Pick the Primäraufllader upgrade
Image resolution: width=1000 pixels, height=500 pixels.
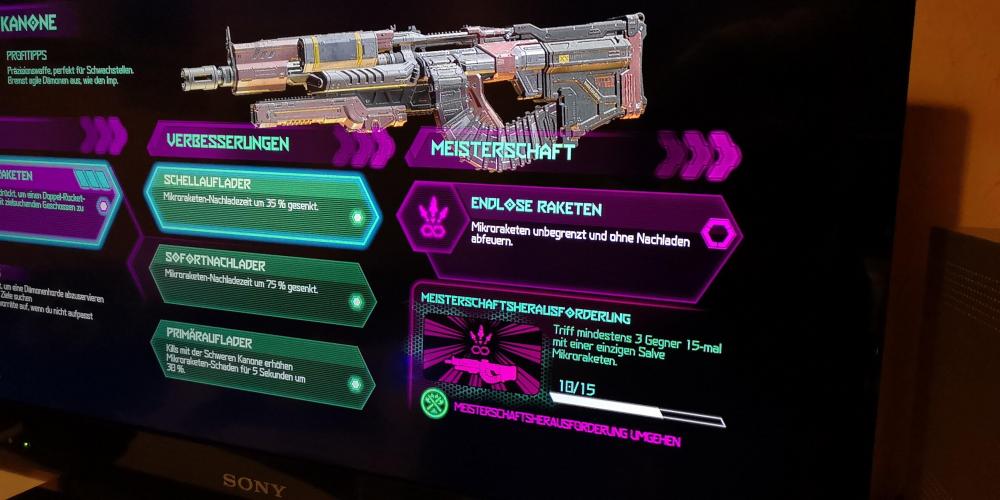click(x=262, y=360)
